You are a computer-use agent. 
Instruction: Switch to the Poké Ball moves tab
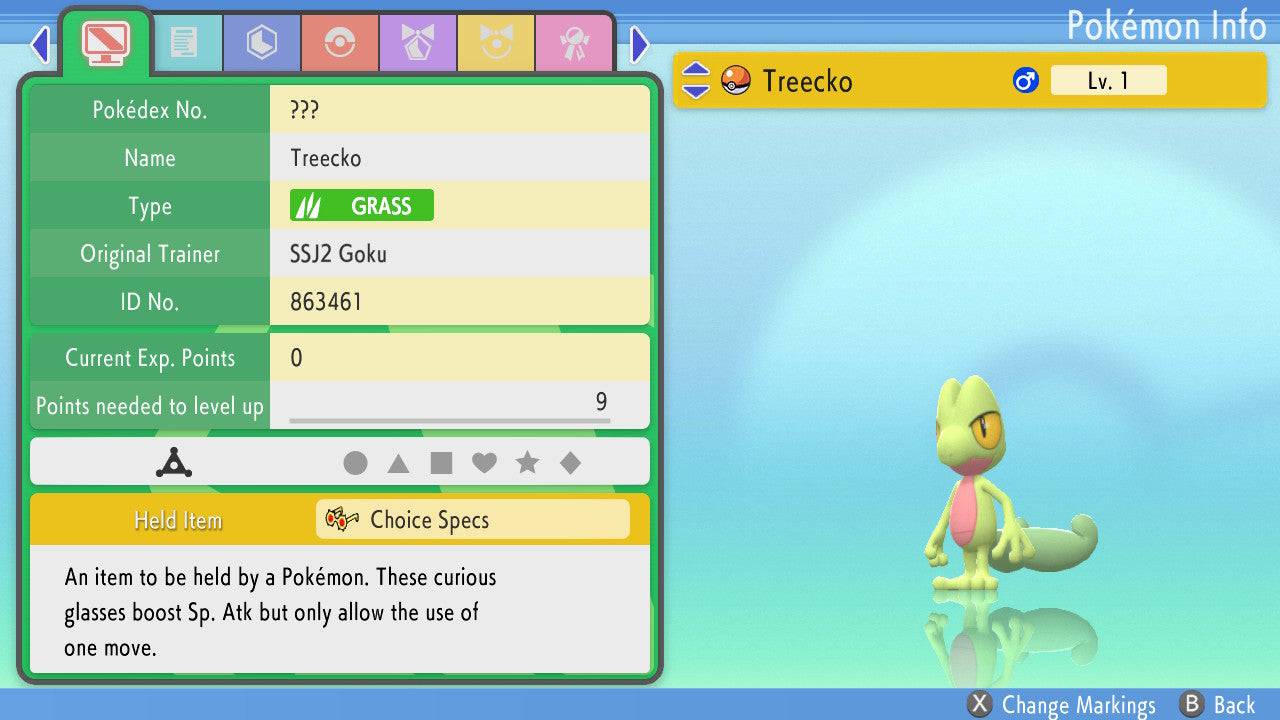[x=339, y=43]
